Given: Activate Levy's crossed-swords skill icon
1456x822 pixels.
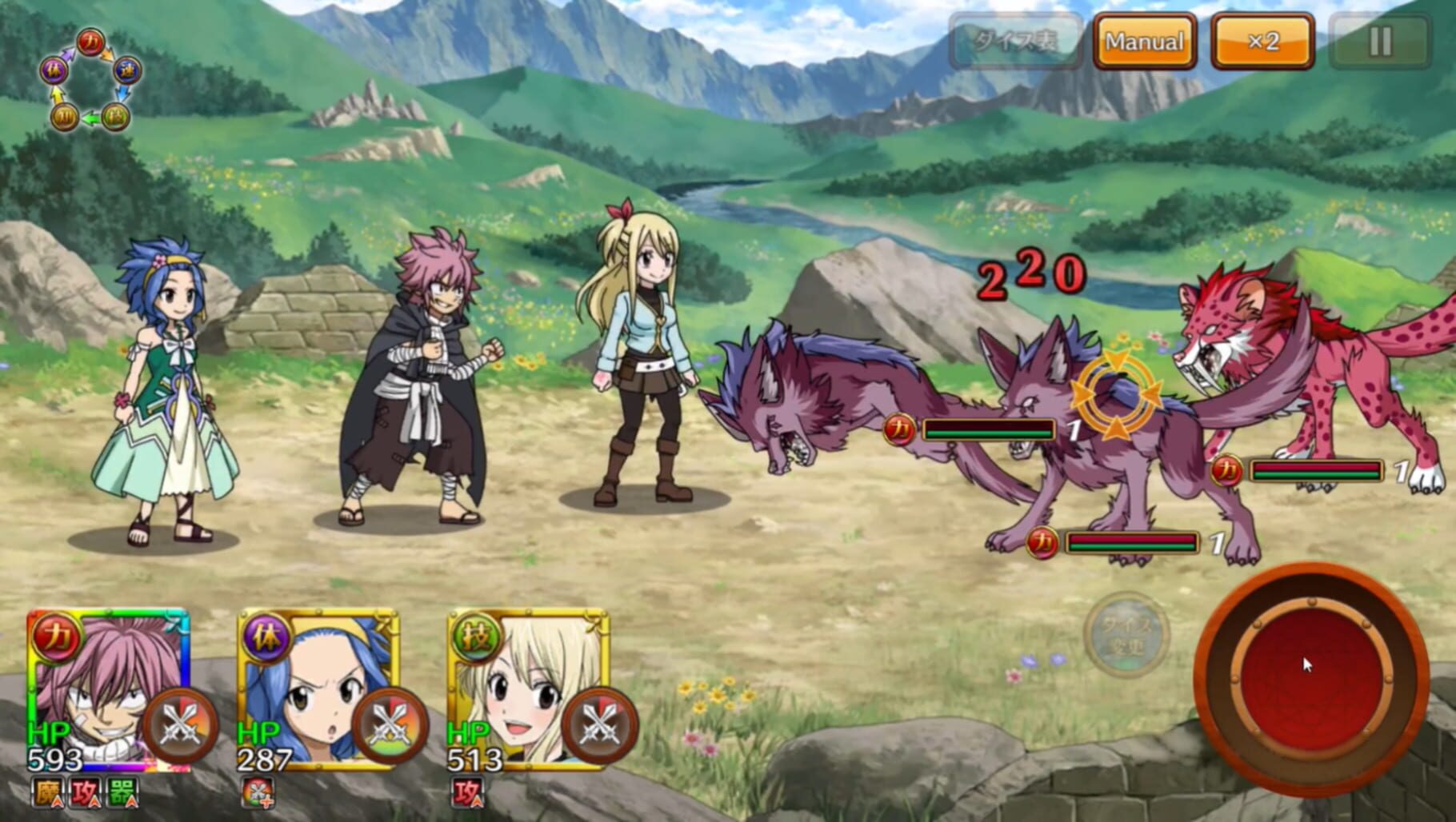Looking at the screenshot, I should [390, 726].
